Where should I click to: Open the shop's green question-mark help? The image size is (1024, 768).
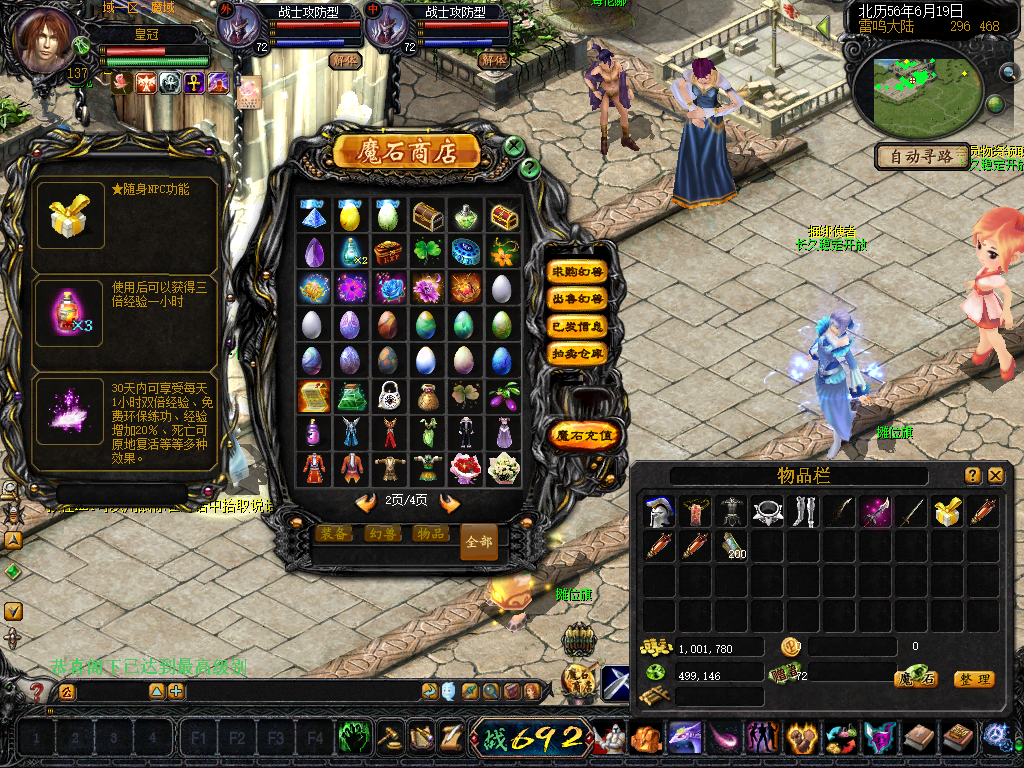530,168
